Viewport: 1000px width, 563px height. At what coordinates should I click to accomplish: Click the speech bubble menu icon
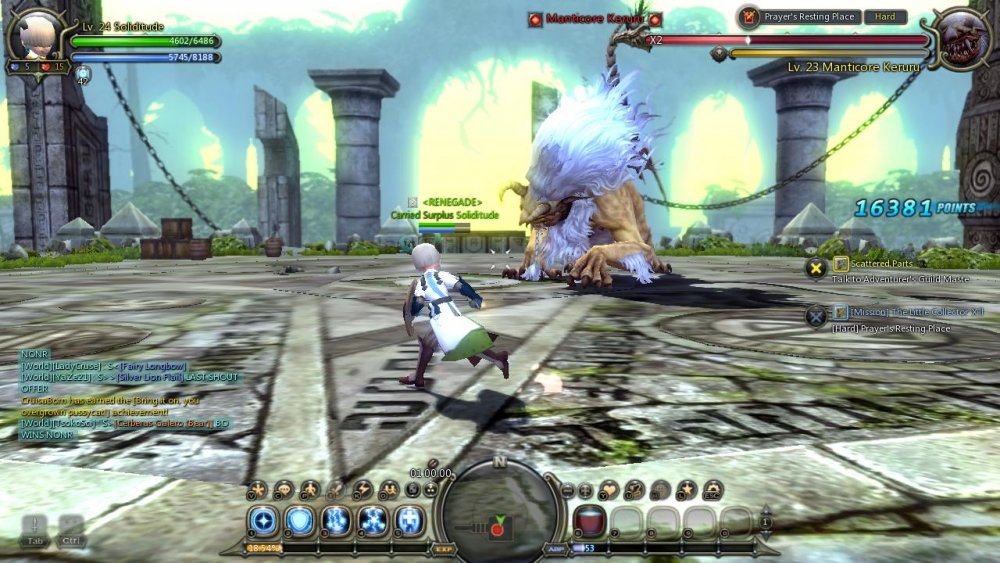tap(284, 489)
